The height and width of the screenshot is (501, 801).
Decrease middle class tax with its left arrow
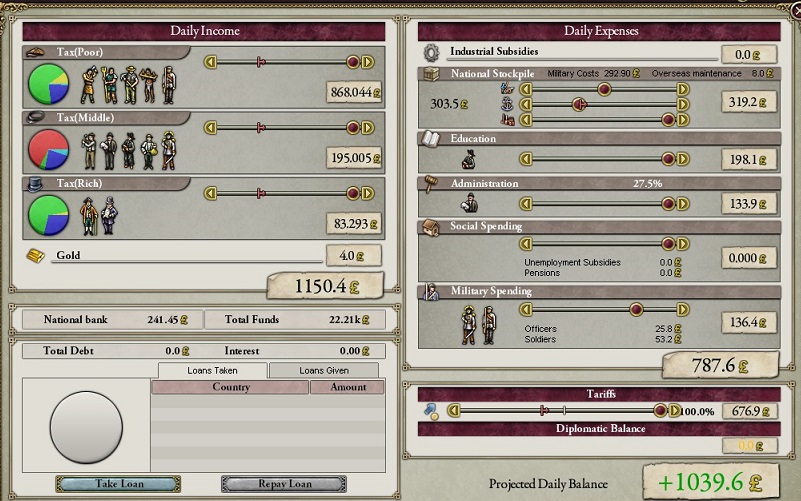210,127
